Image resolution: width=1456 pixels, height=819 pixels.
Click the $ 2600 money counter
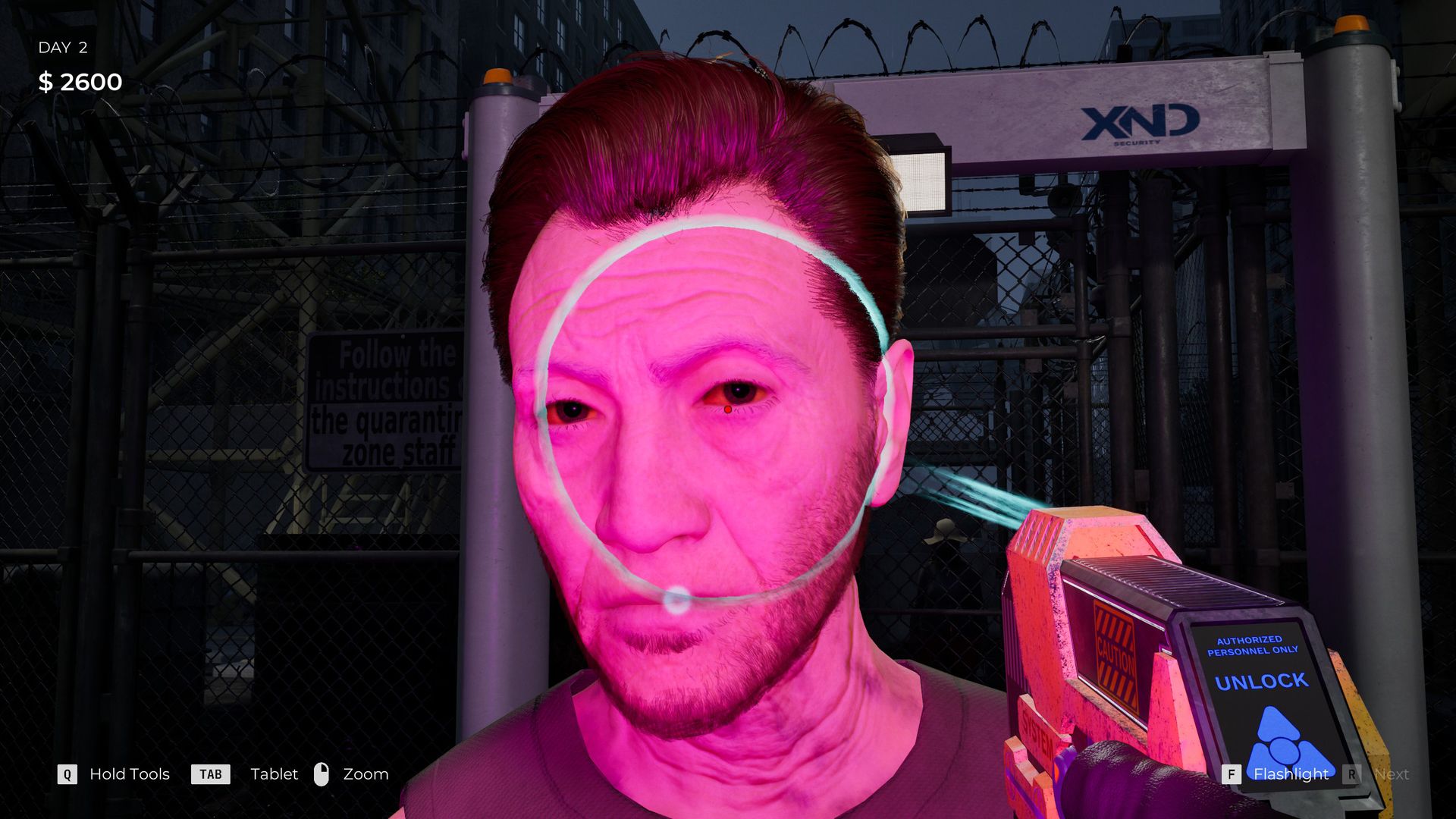tap(80, 82)
